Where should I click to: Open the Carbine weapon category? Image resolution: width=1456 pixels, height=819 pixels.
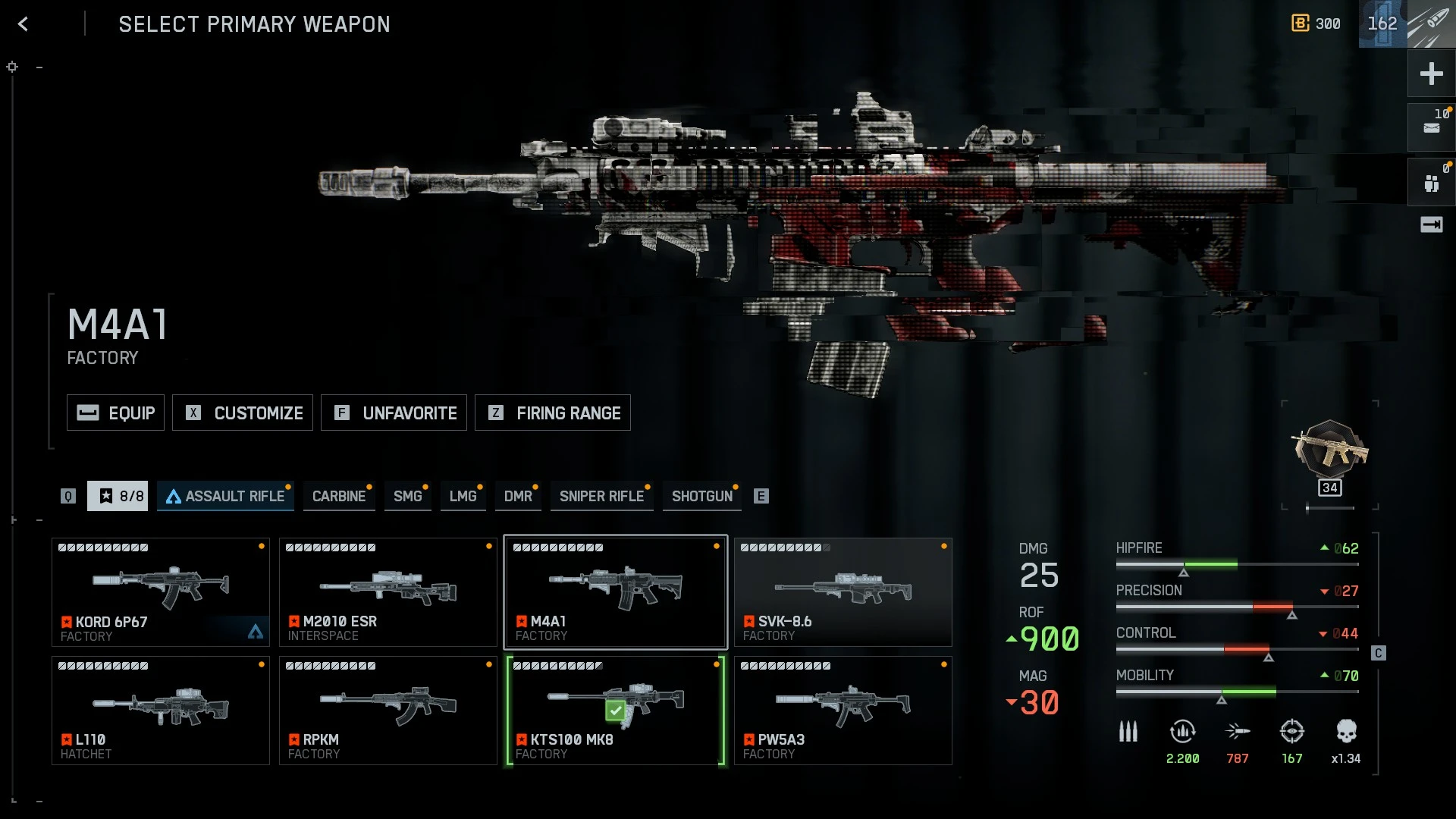(339, 496)
